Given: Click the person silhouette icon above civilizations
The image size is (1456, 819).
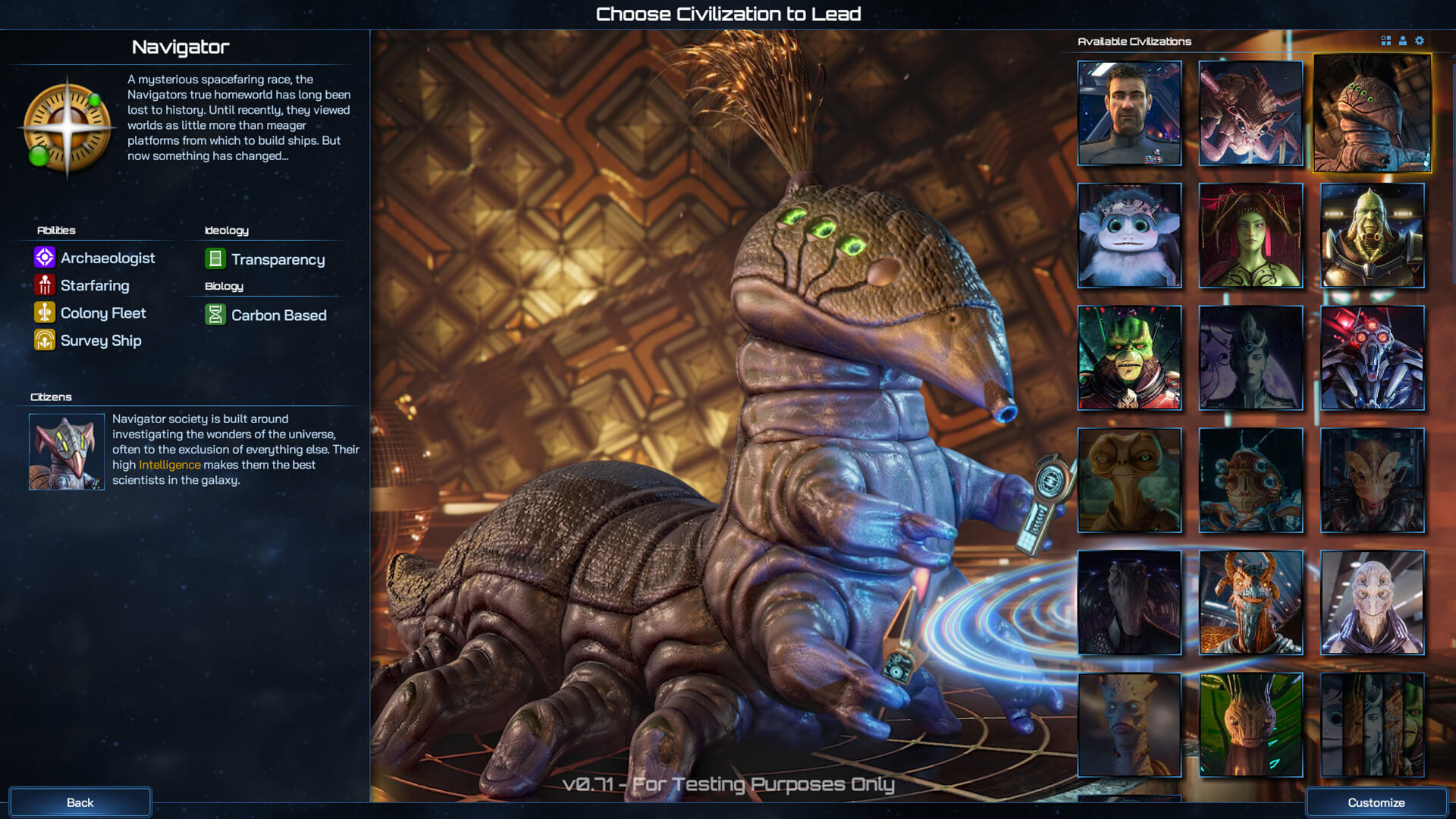Looking at the screenshot, I should 1403,41.
